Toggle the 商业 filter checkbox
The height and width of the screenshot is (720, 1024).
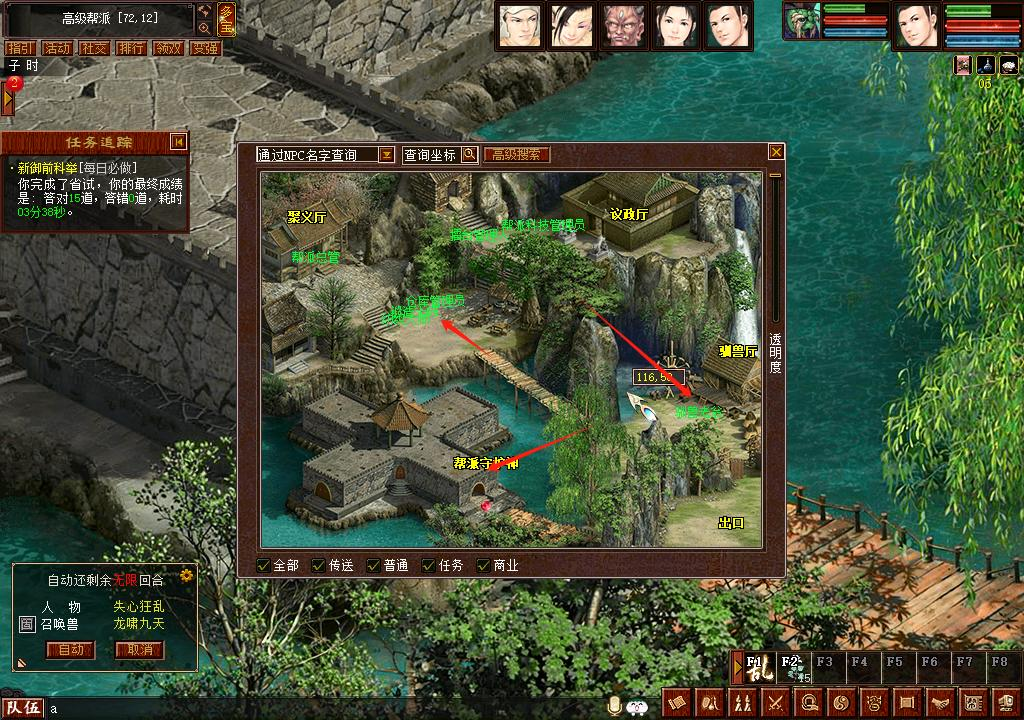484,565
